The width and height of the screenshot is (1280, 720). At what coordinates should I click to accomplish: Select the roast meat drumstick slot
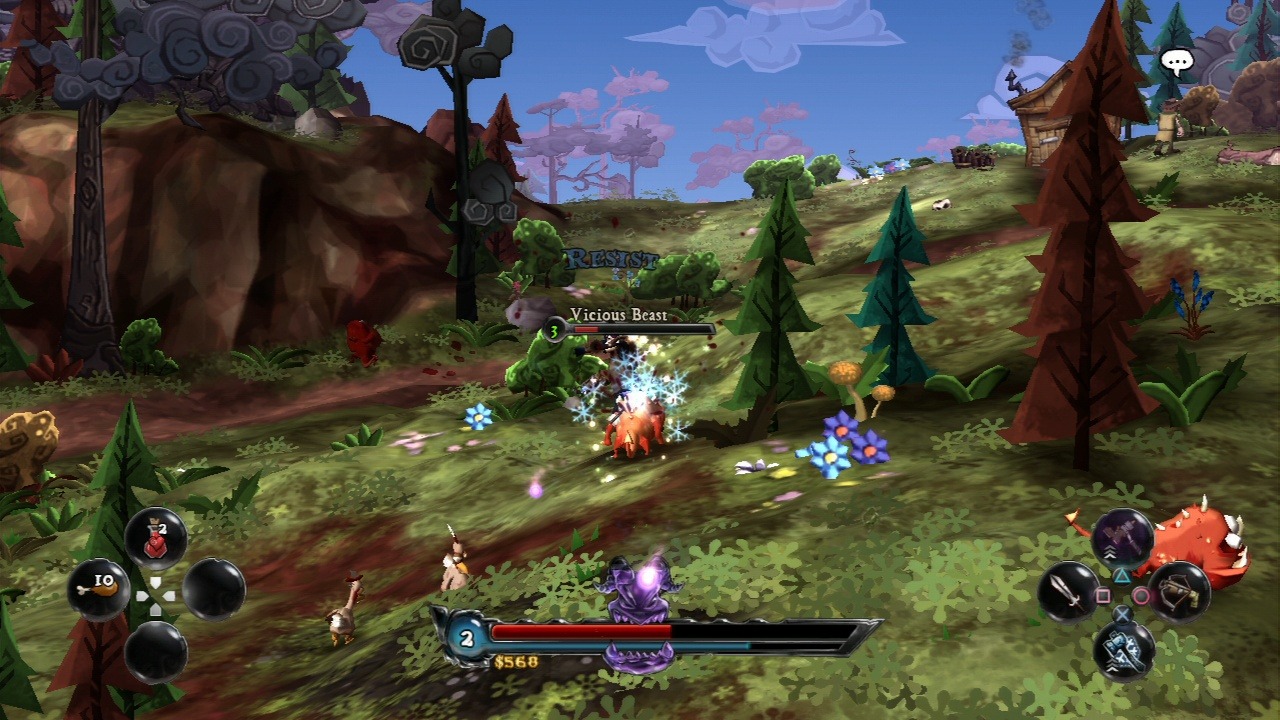[99, 589]
